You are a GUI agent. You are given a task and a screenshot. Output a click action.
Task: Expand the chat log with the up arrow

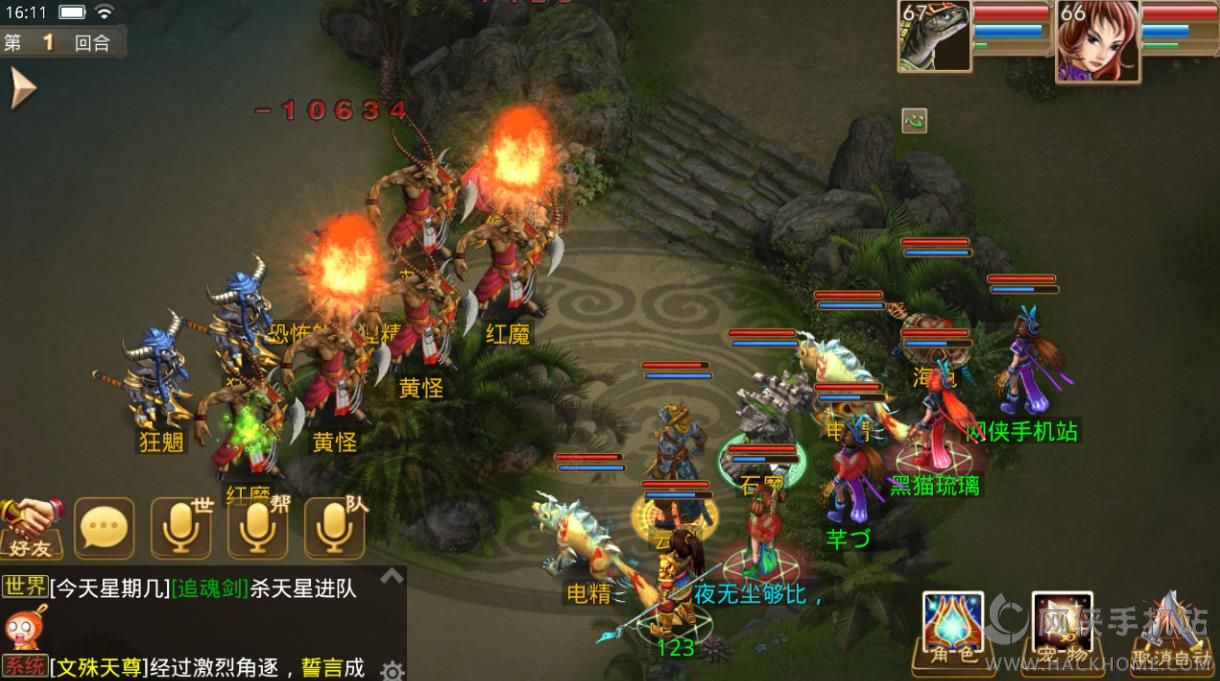[x=392, y=576]
